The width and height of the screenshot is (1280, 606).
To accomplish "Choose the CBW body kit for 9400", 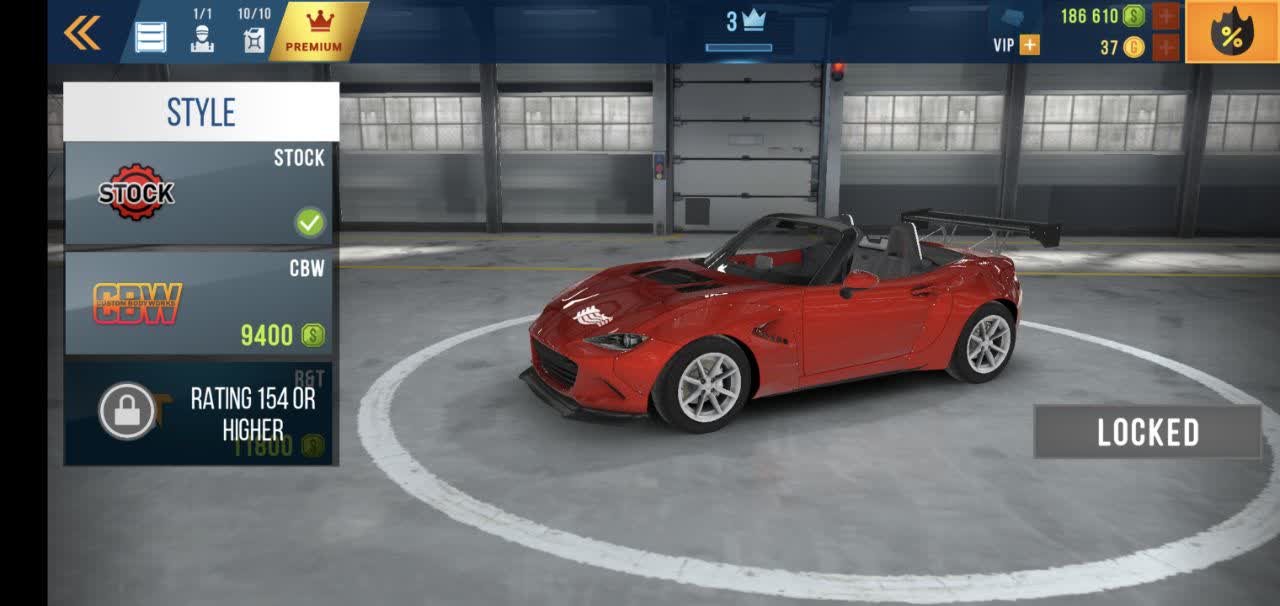I will 201,303.
